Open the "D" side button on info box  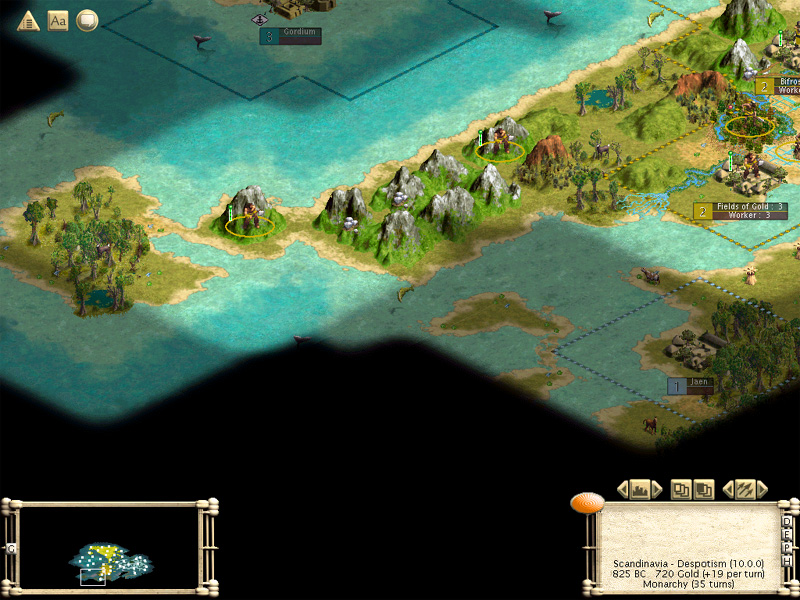click(x=787, y=522)
